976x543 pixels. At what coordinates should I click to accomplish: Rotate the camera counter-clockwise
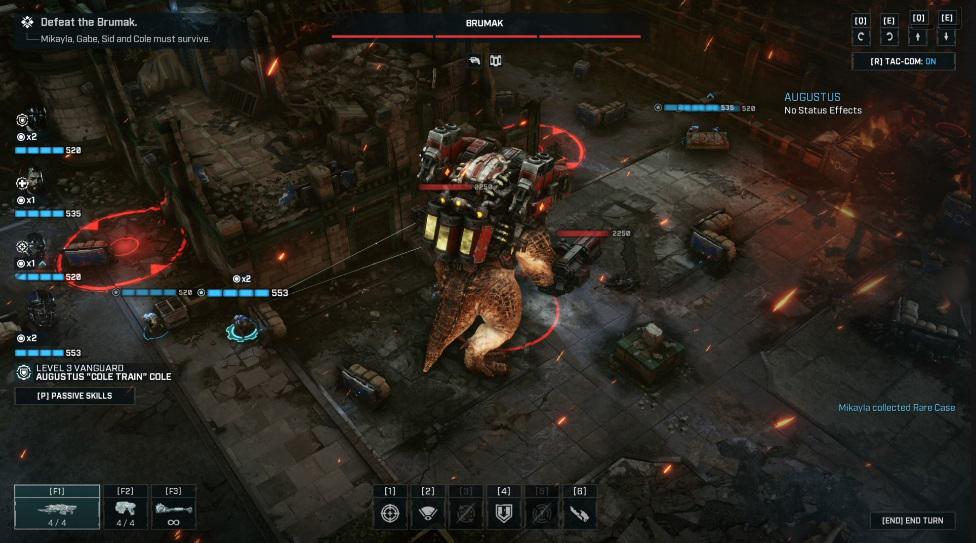point(860,38)
